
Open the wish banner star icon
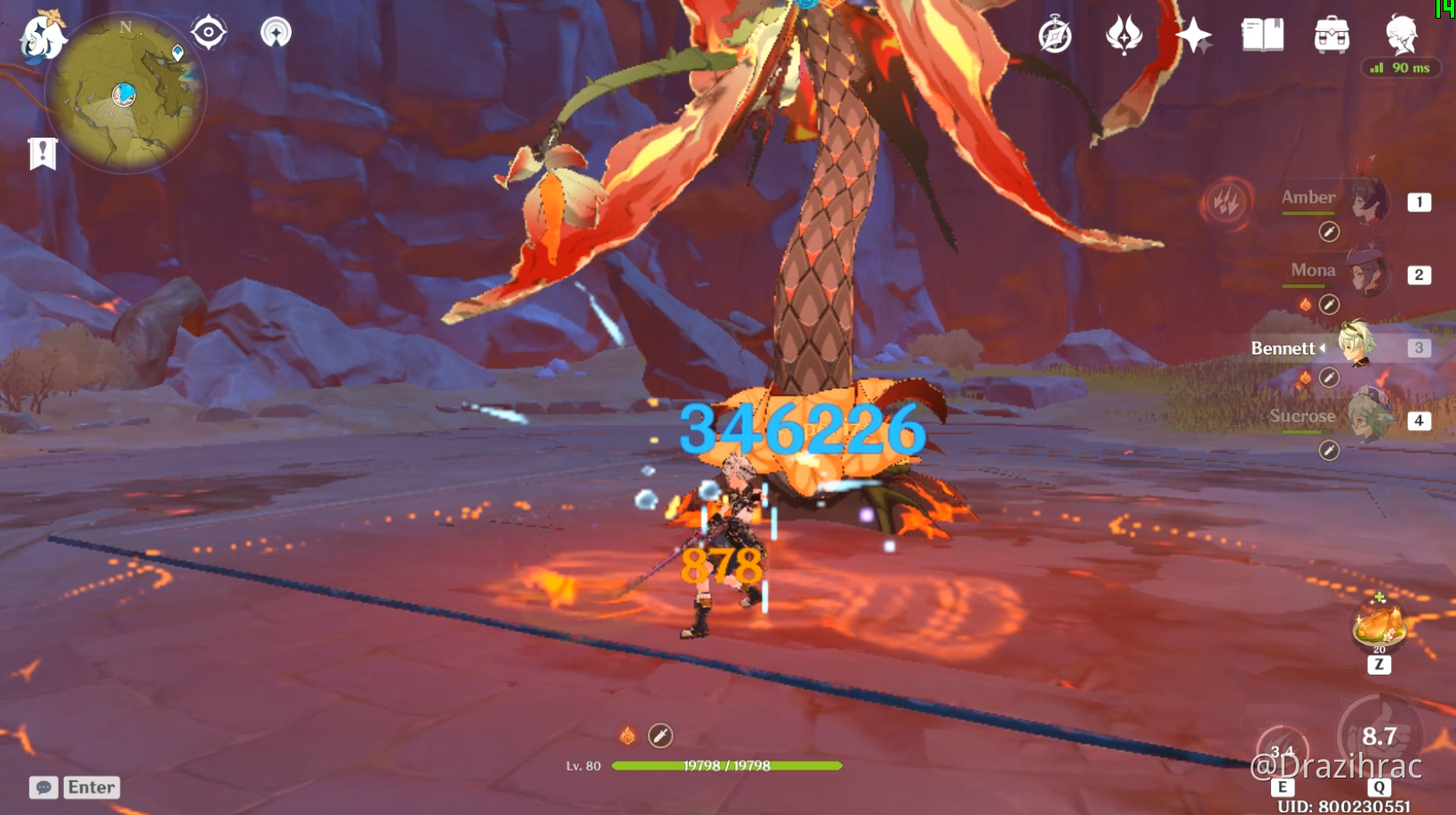coord(1195,34)
